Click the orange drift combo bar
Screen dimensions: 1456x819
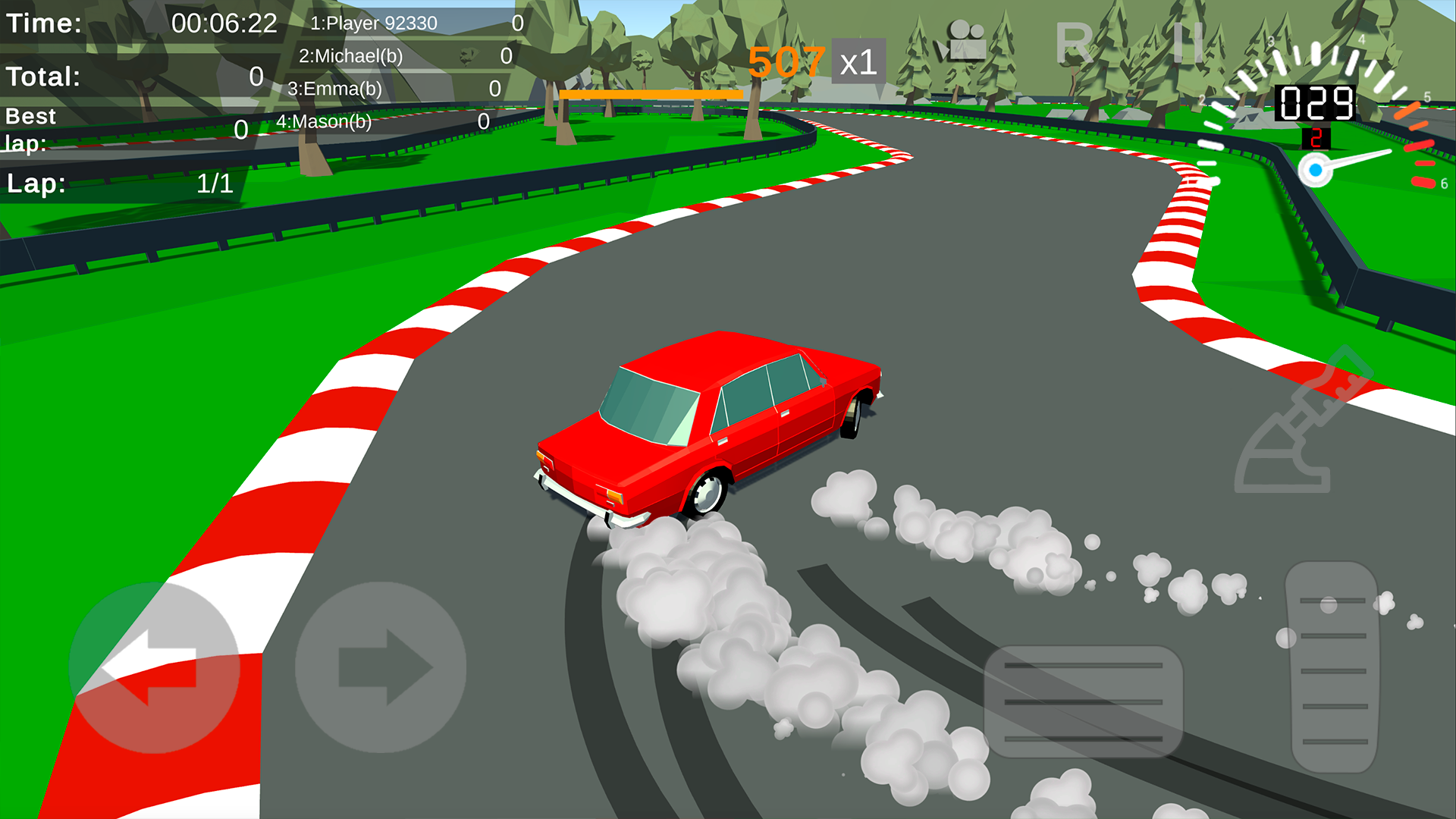click(651, 93)
